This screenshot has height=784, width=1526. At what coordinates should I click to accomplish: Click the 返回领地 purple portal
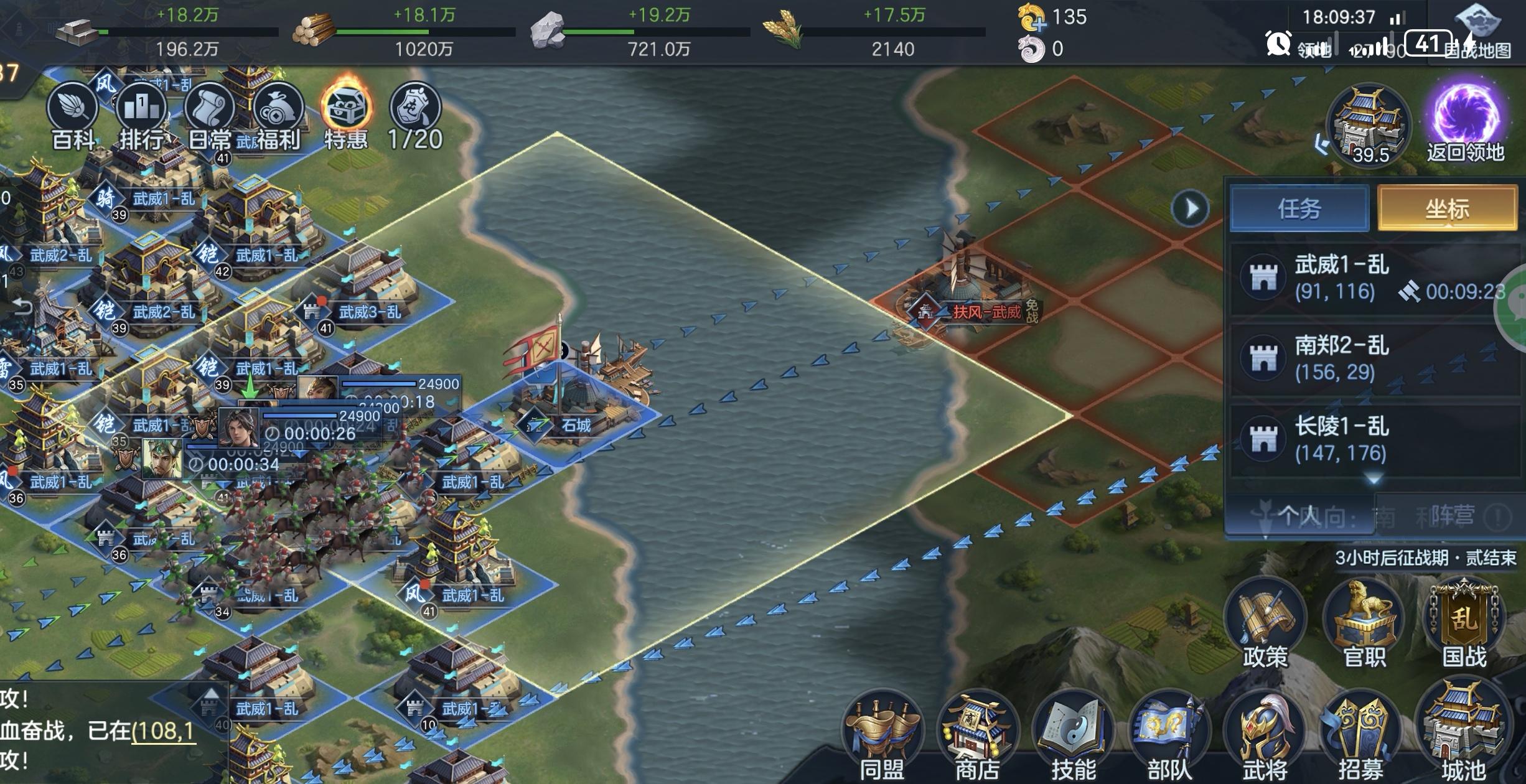coord(1465,118)
